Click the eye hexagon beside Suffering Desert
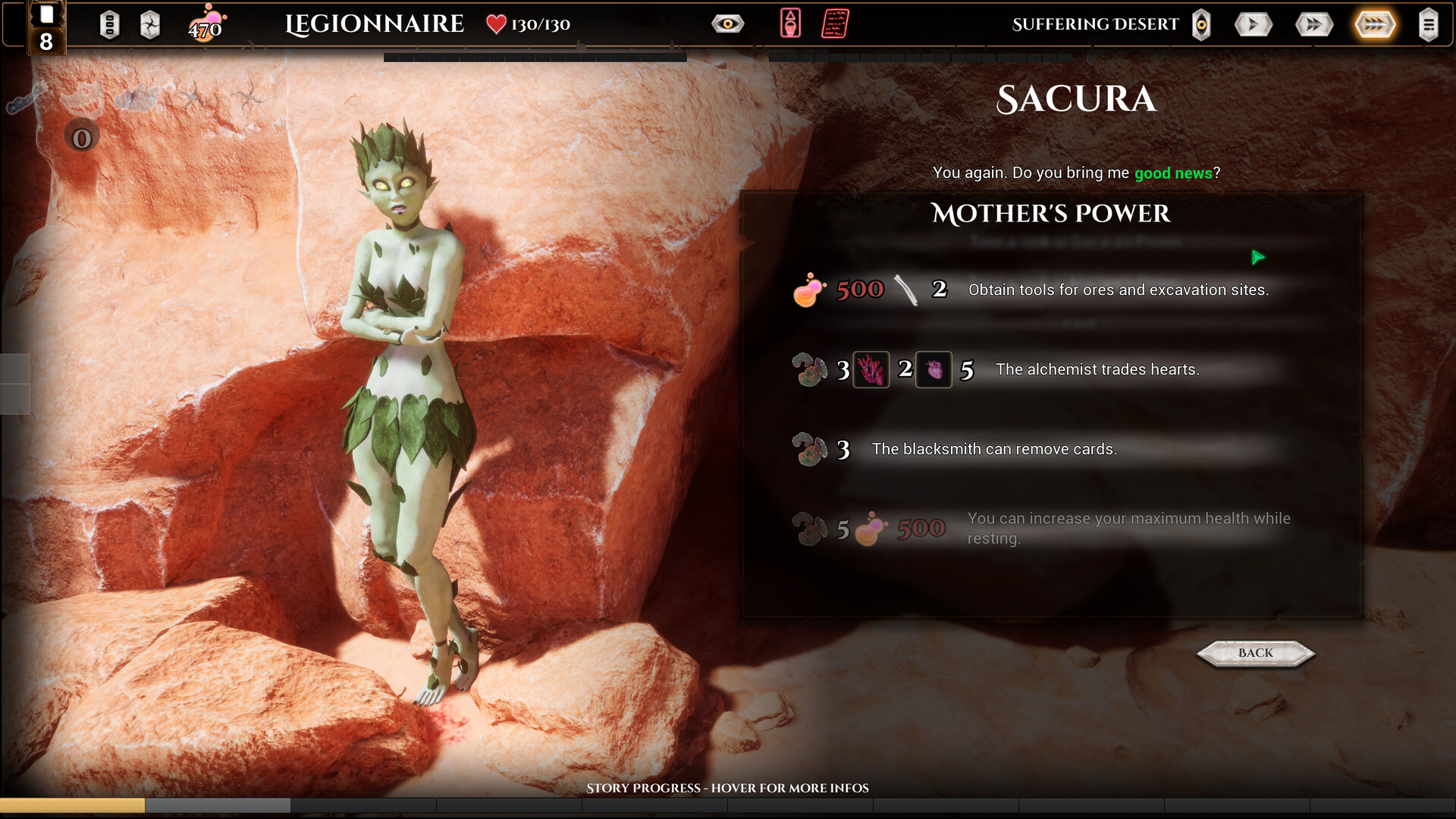 (1201, 24)
